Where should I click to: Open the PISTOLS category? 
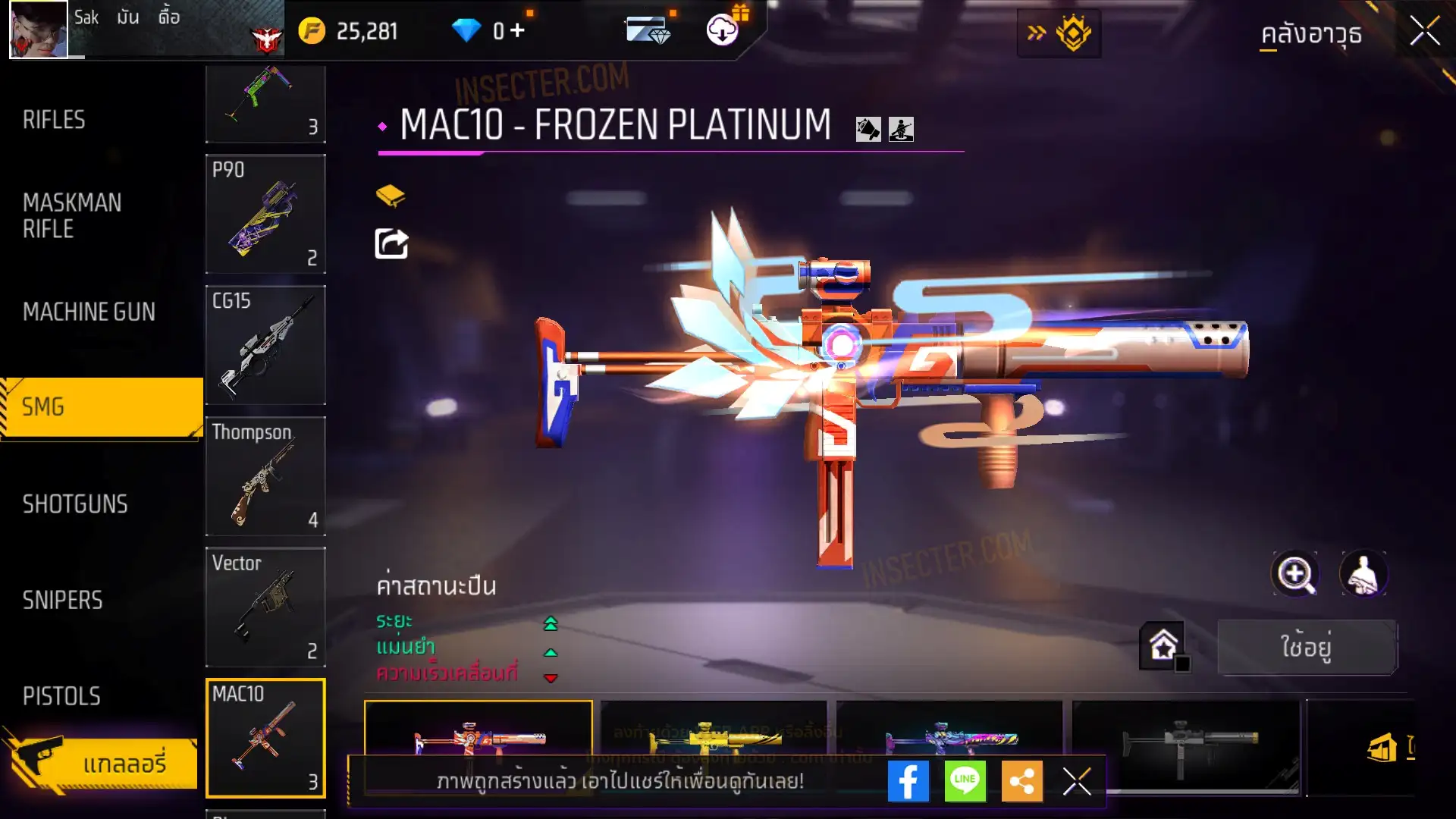click(x=61, y=696)
